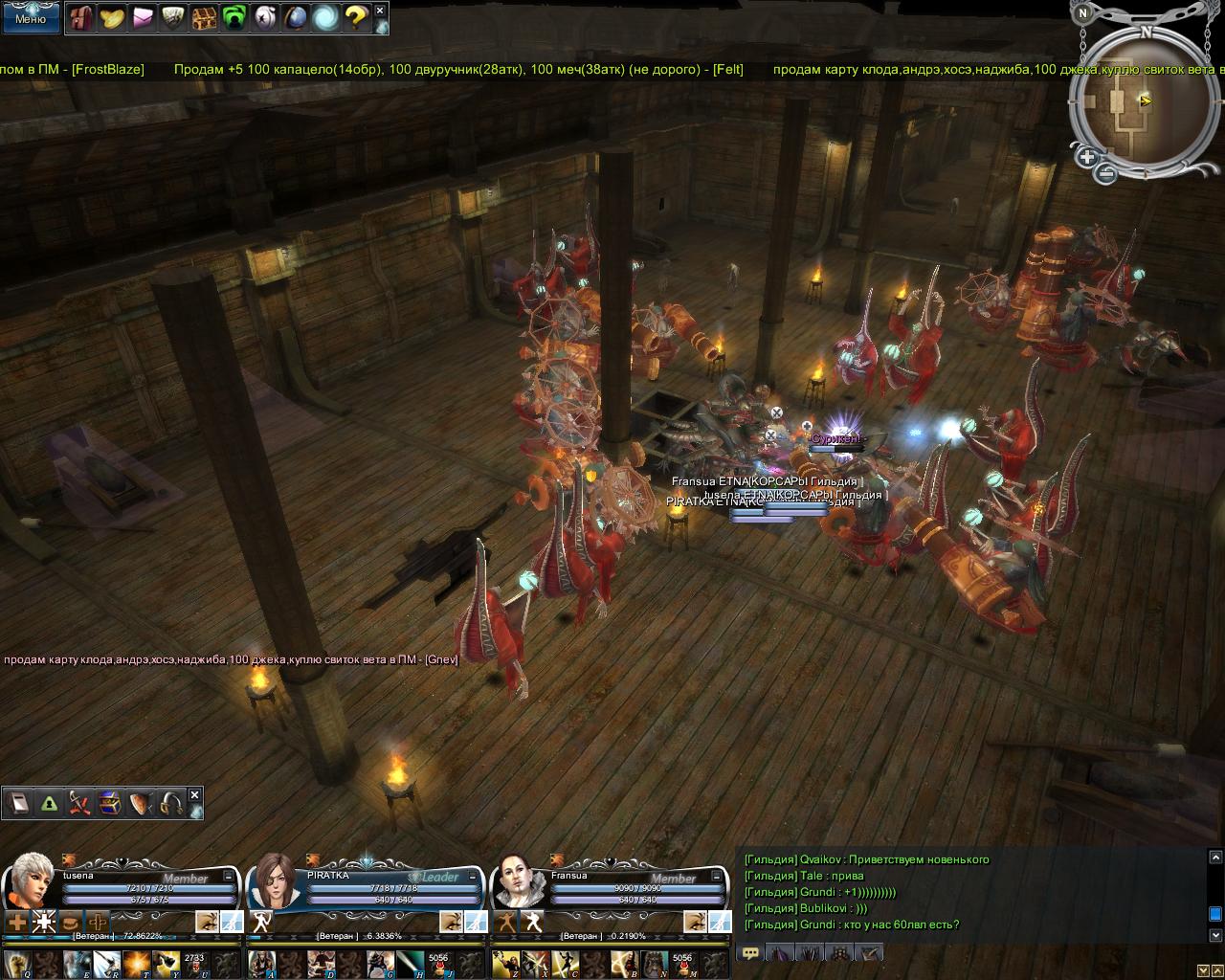
Task: Click the gold coins icon
Action: coord(111,17)
